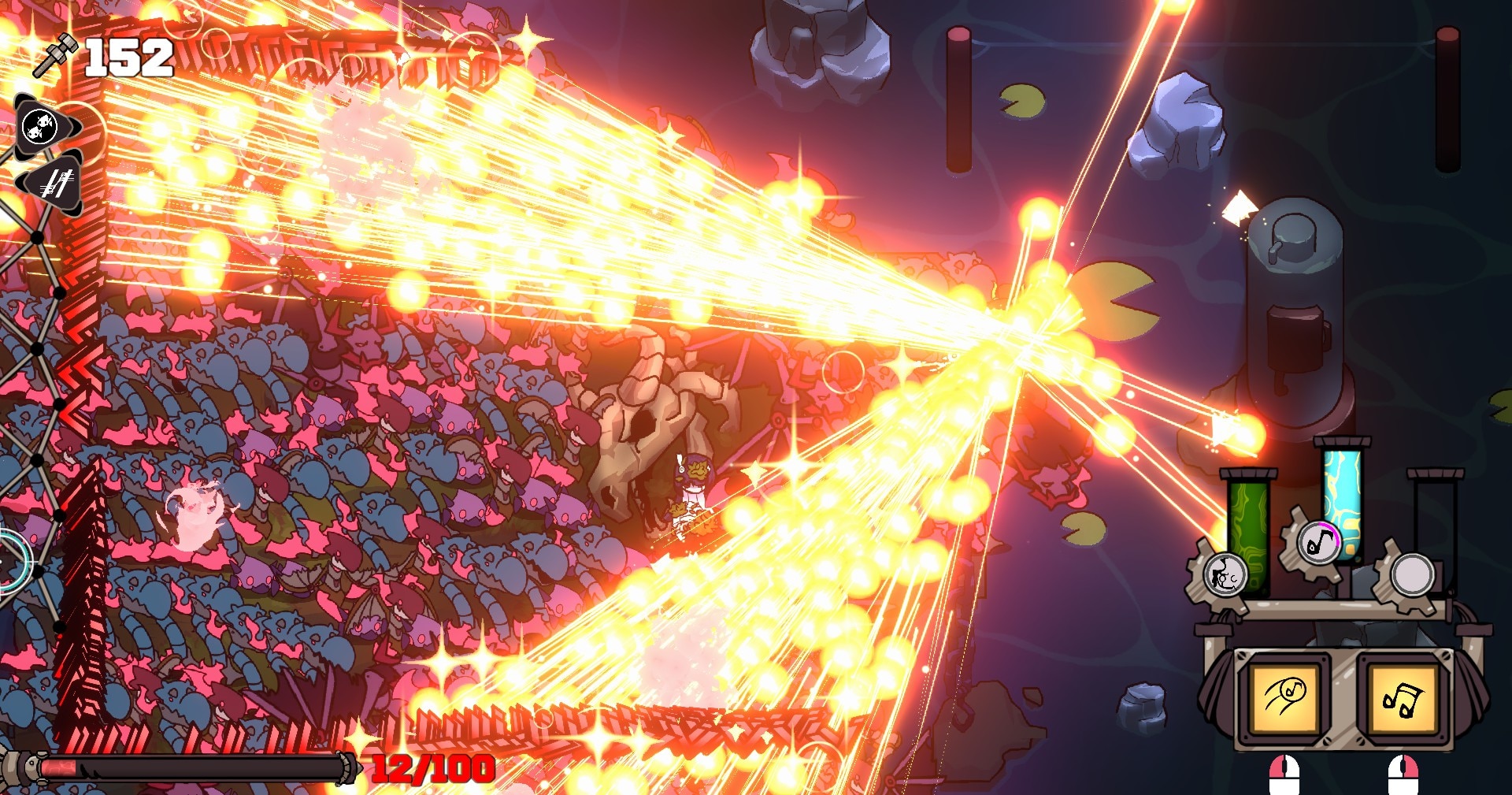Activate the flying music note ability panel

[1284, 697]
